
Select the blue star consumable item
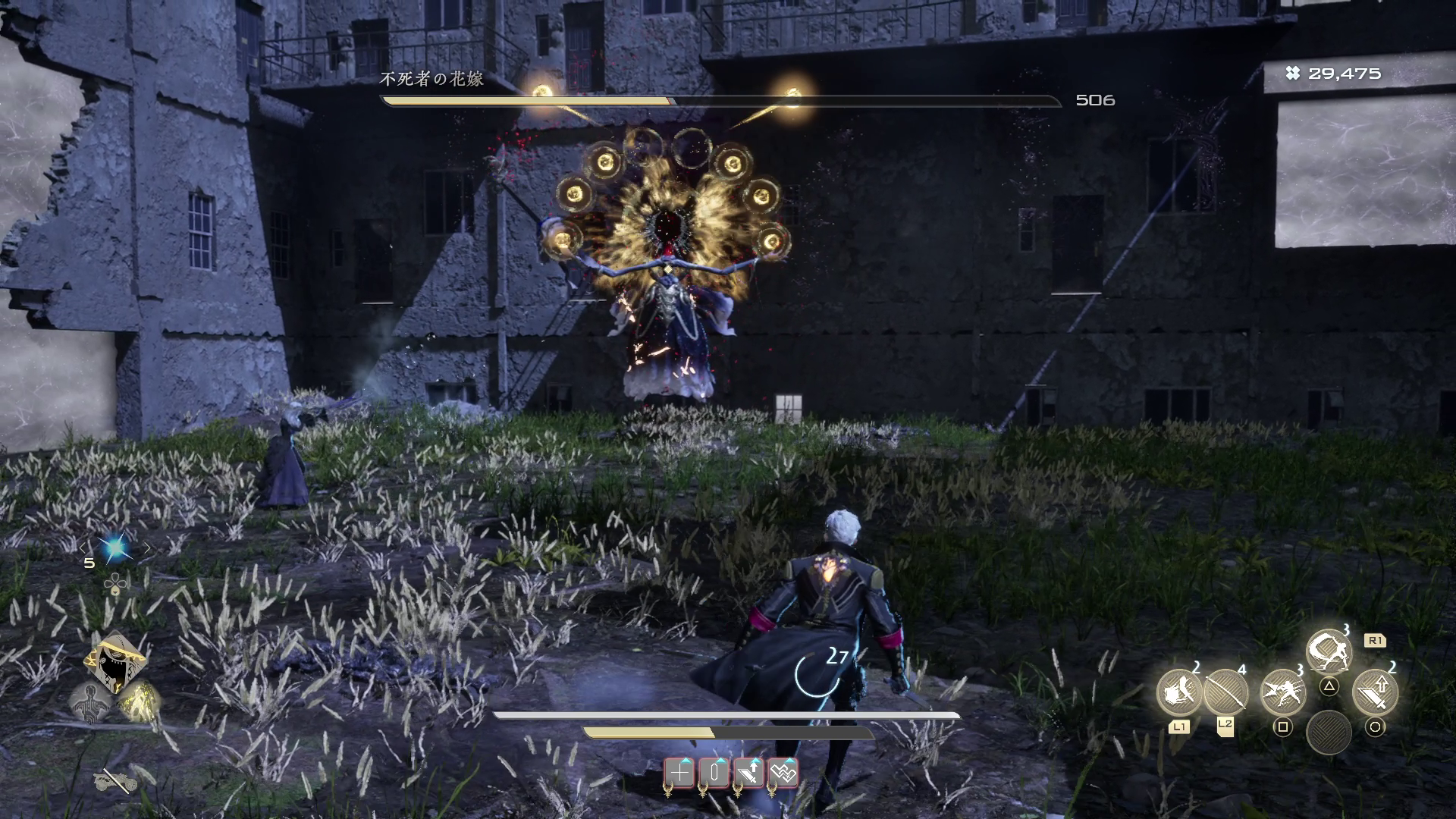point(115,548)
